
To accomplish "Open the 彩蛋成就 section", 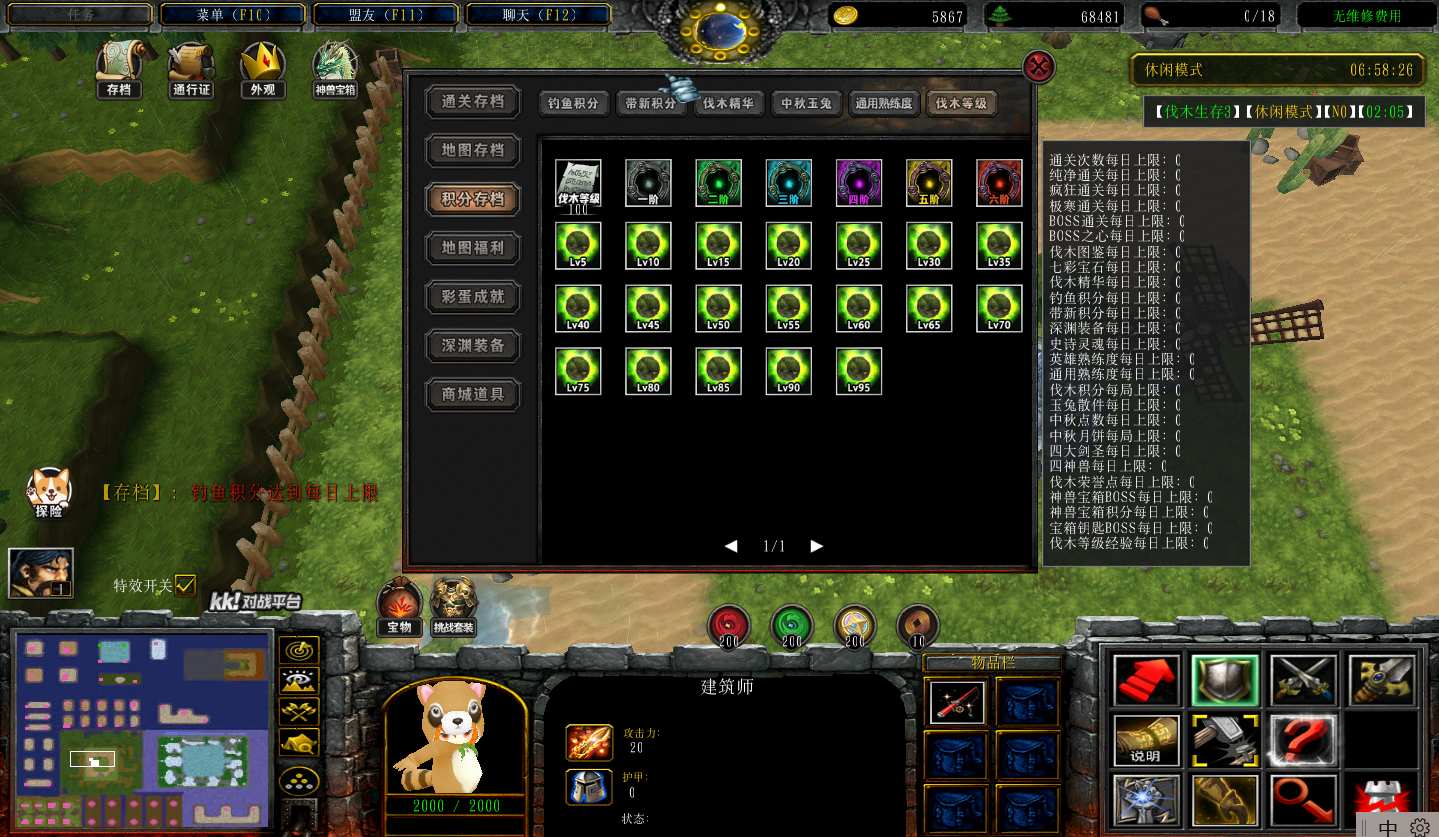I will click(x=474, y=297).
